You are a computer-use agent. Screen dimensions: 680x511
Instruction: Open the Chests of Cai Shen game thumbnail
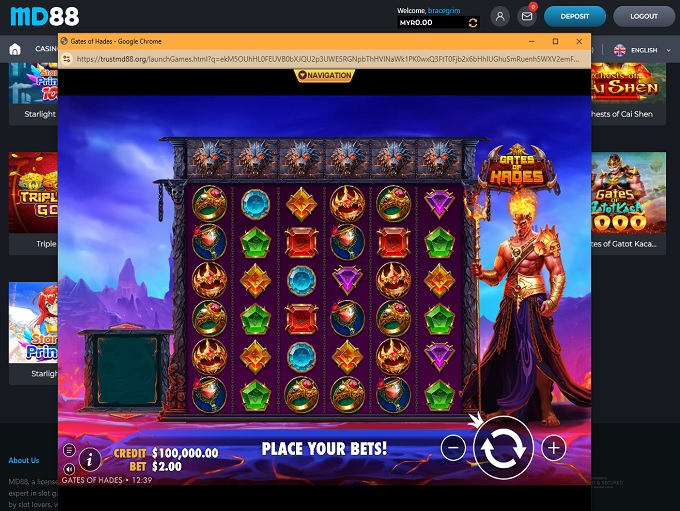click(x=629, y=90)
